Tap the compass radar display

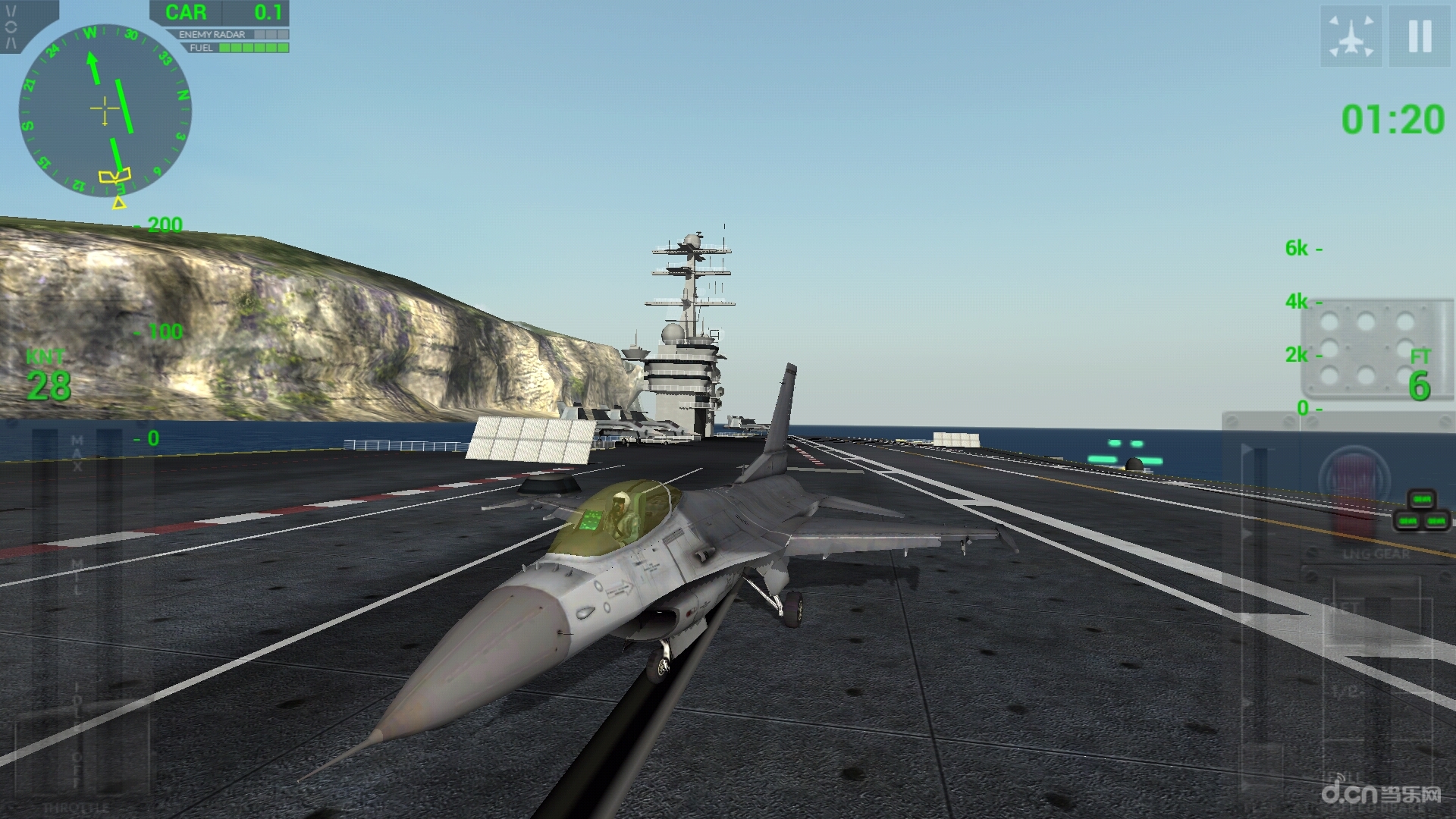tap(105, 111)
